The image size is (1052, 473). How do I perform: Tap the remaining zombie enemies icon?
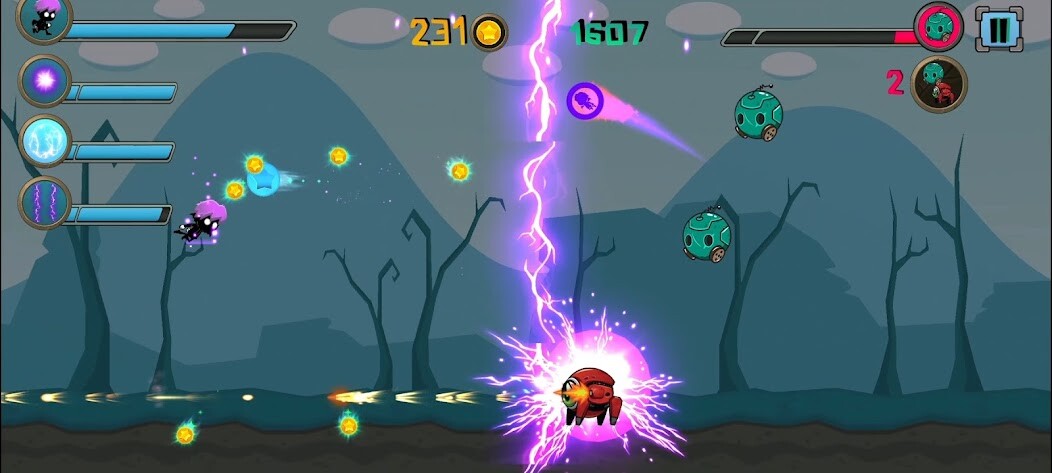tap(939, 84)
